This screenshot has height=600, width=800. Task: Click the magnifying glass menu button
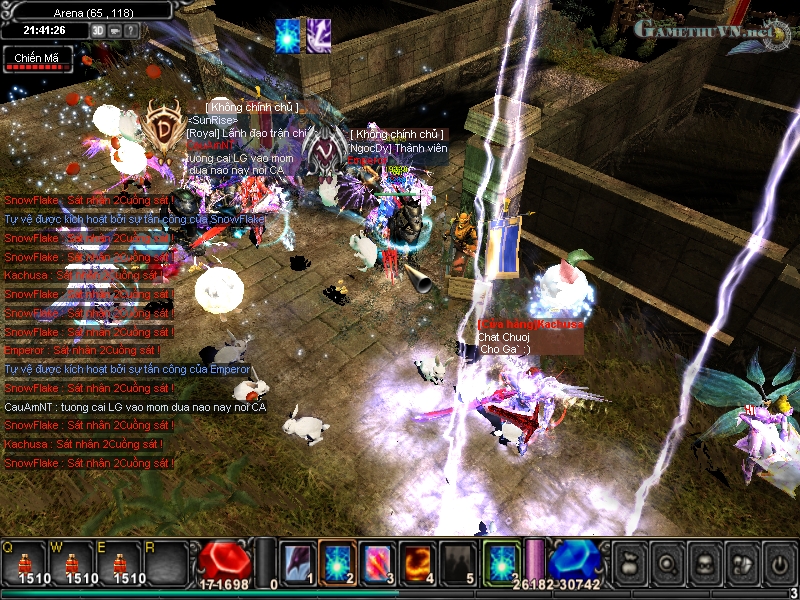click(x=666, y=564)
